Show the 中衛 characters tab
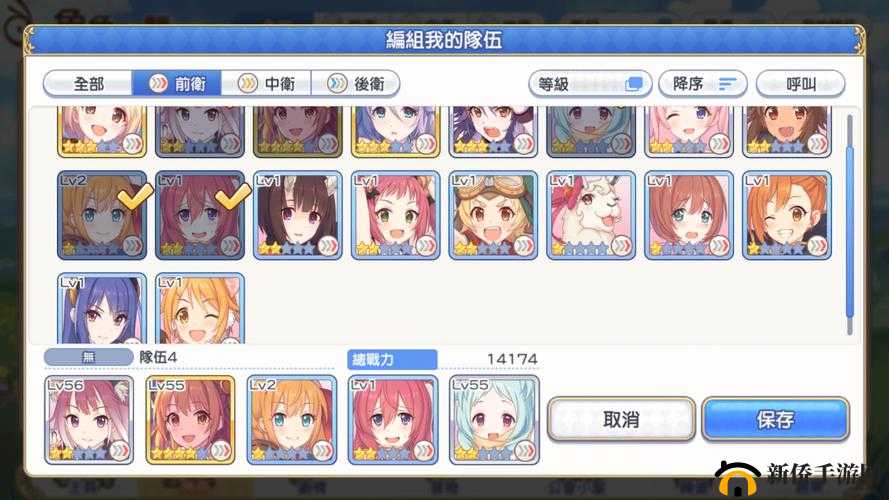This screenshot has width=889, height=500. pyautogui.click(x=265, y=84)
